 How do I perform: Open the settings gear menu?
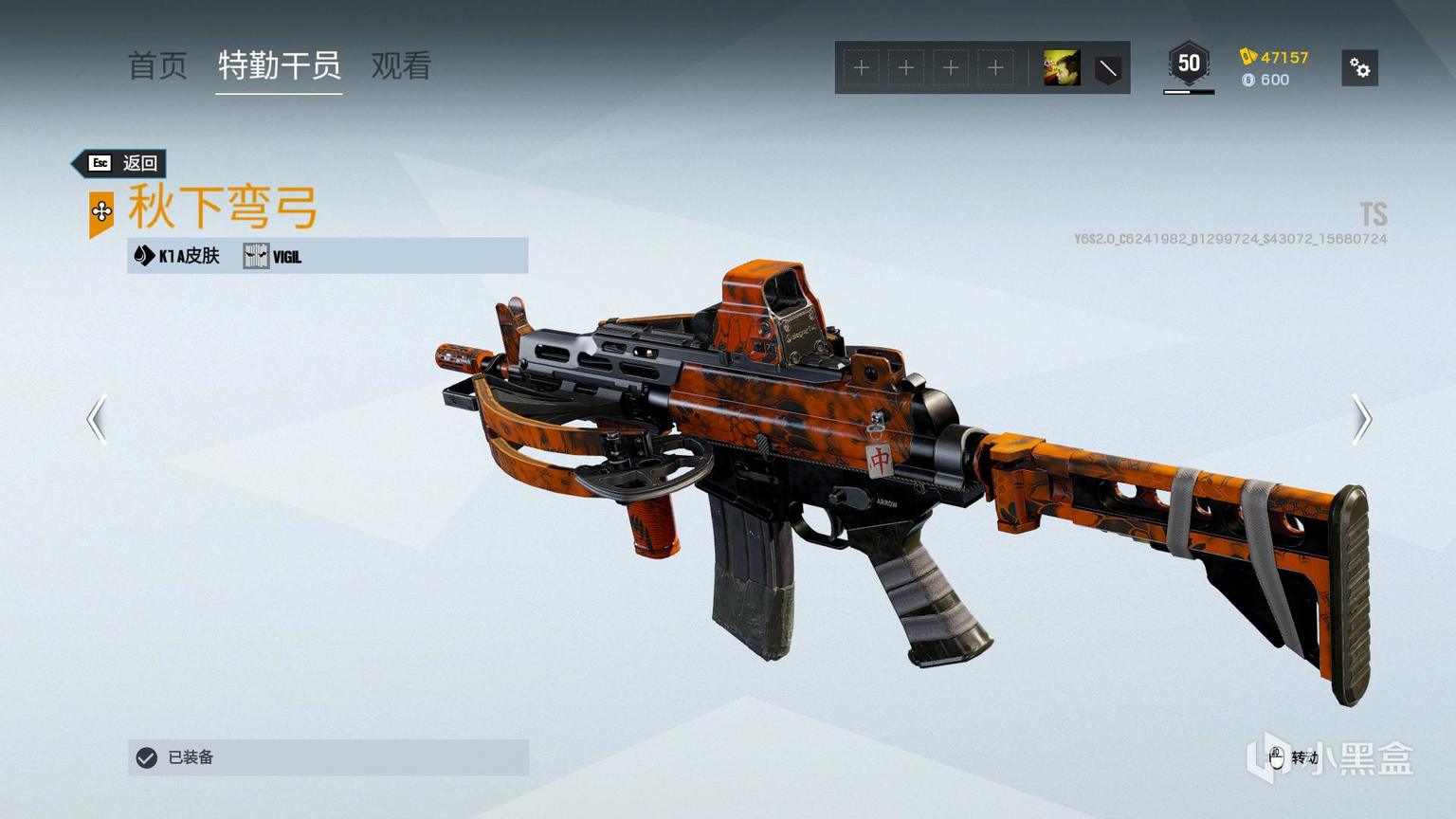click(x=1359, y=68)
